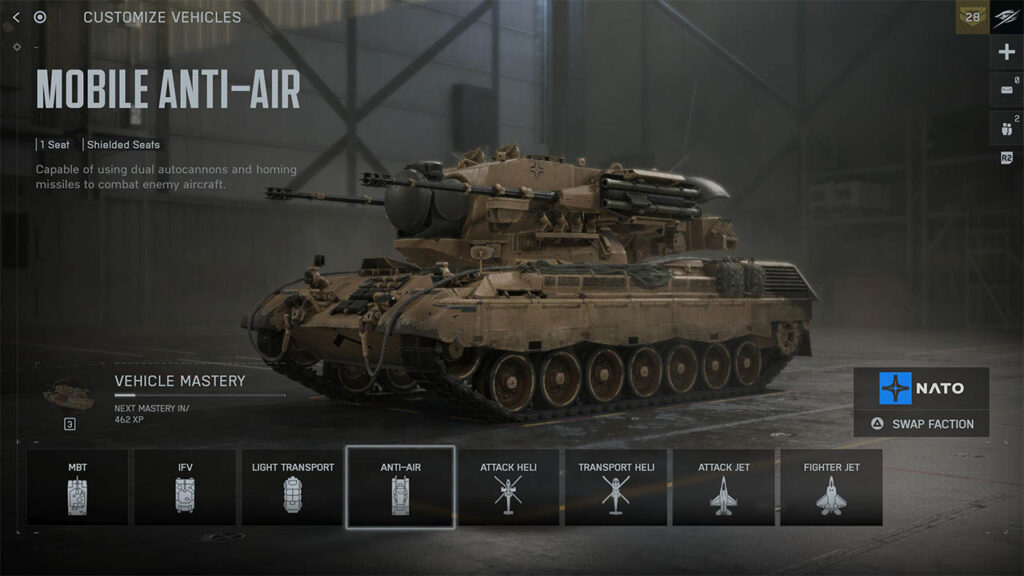Open the Vehicle Mastery tank badge
This screenshot has height=576, width=1024.
coord(70,395)
